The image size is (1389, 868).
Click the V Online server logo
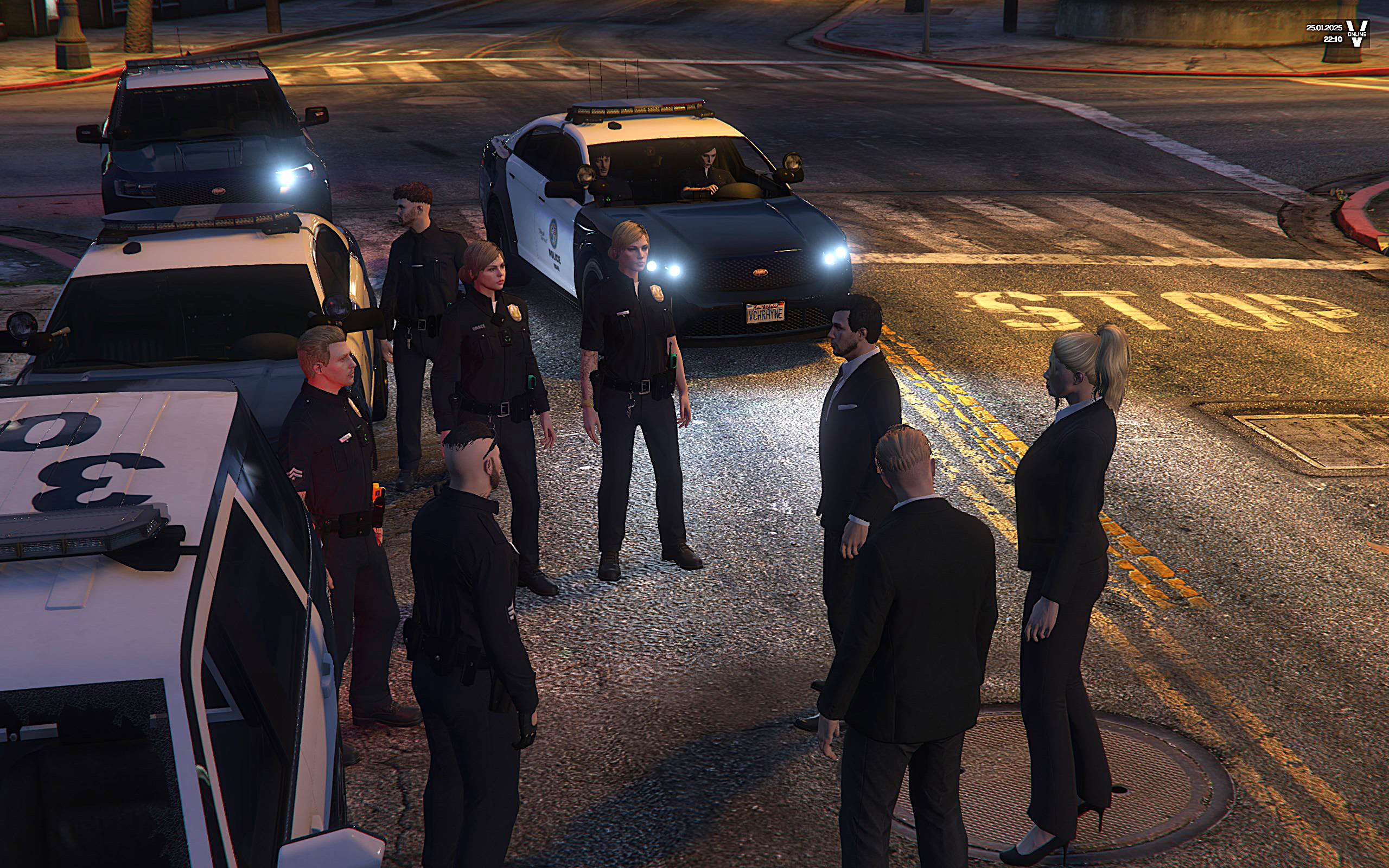1357,33
